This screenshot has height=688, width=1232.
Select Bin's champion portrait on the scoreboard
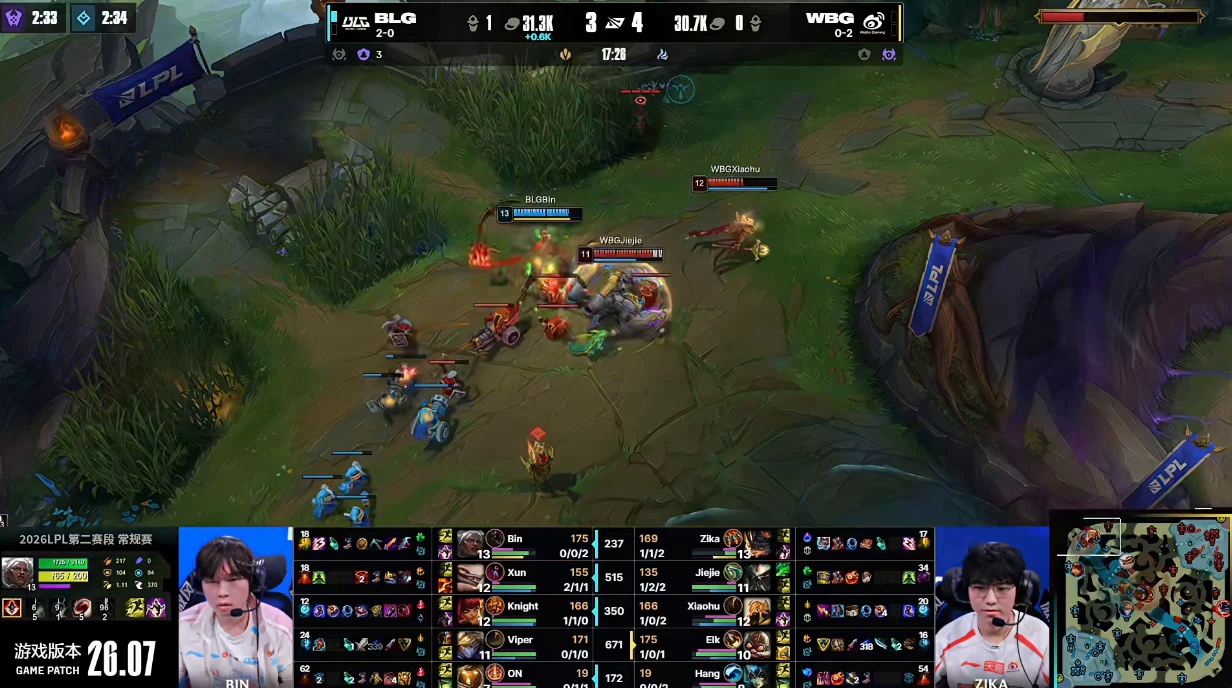(x=471, y=543)
